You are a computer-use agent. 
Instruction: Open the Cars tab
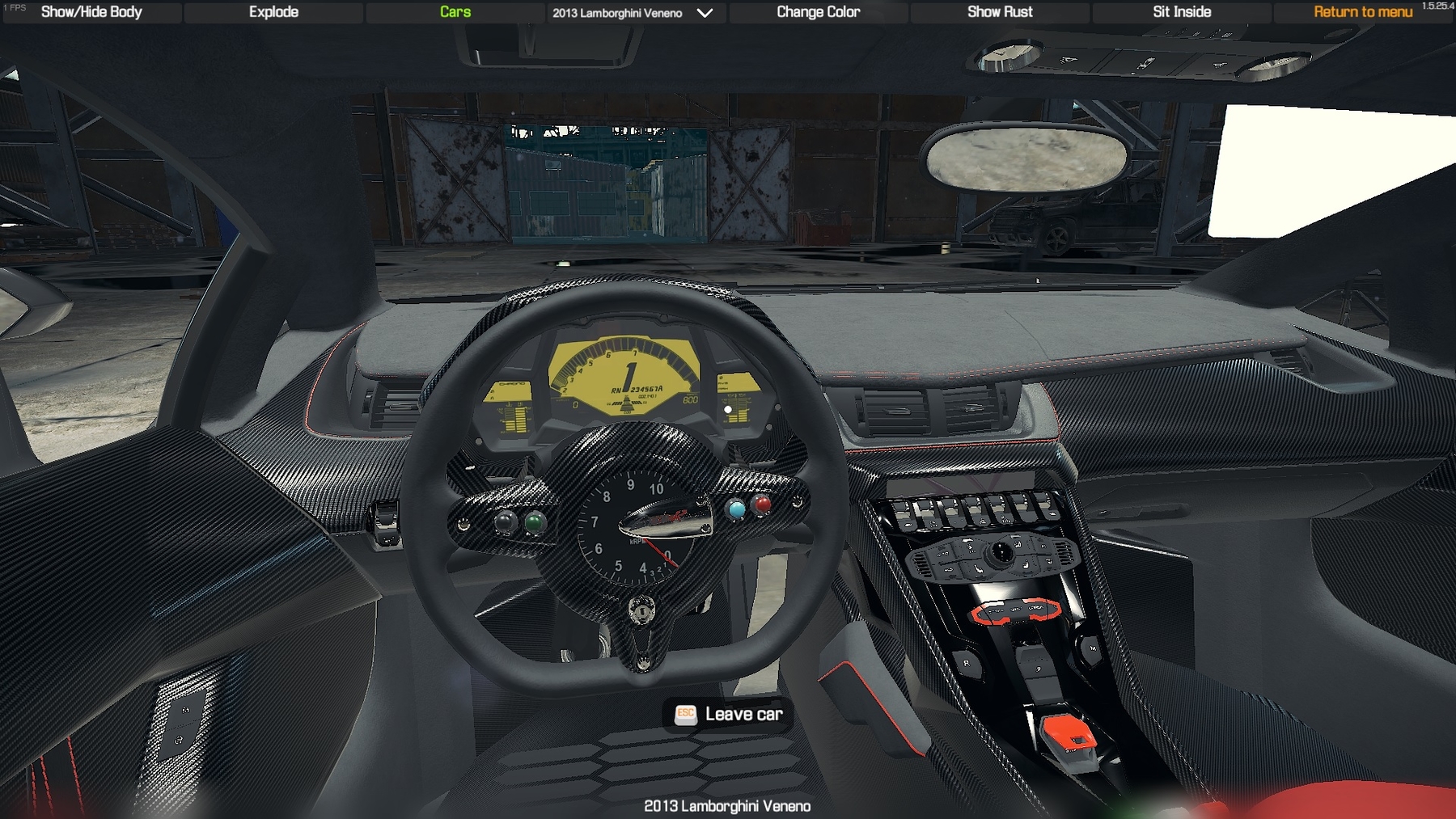pyautogui.click(x=455, y=12)
